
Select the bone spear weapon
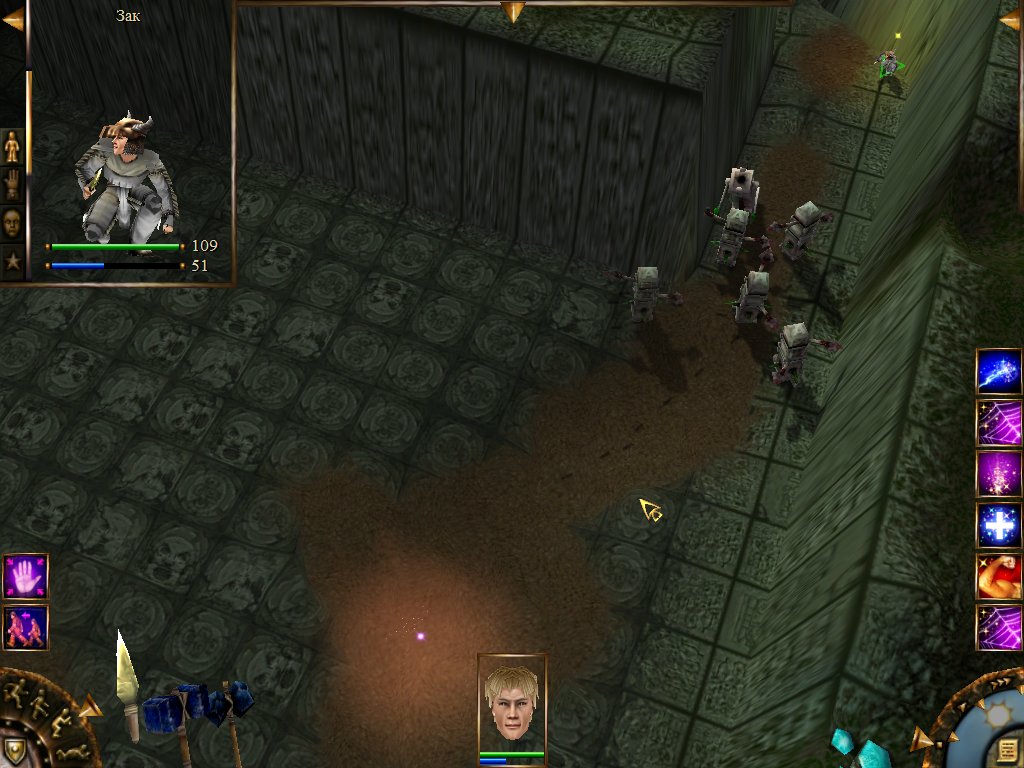pos(127,685)
